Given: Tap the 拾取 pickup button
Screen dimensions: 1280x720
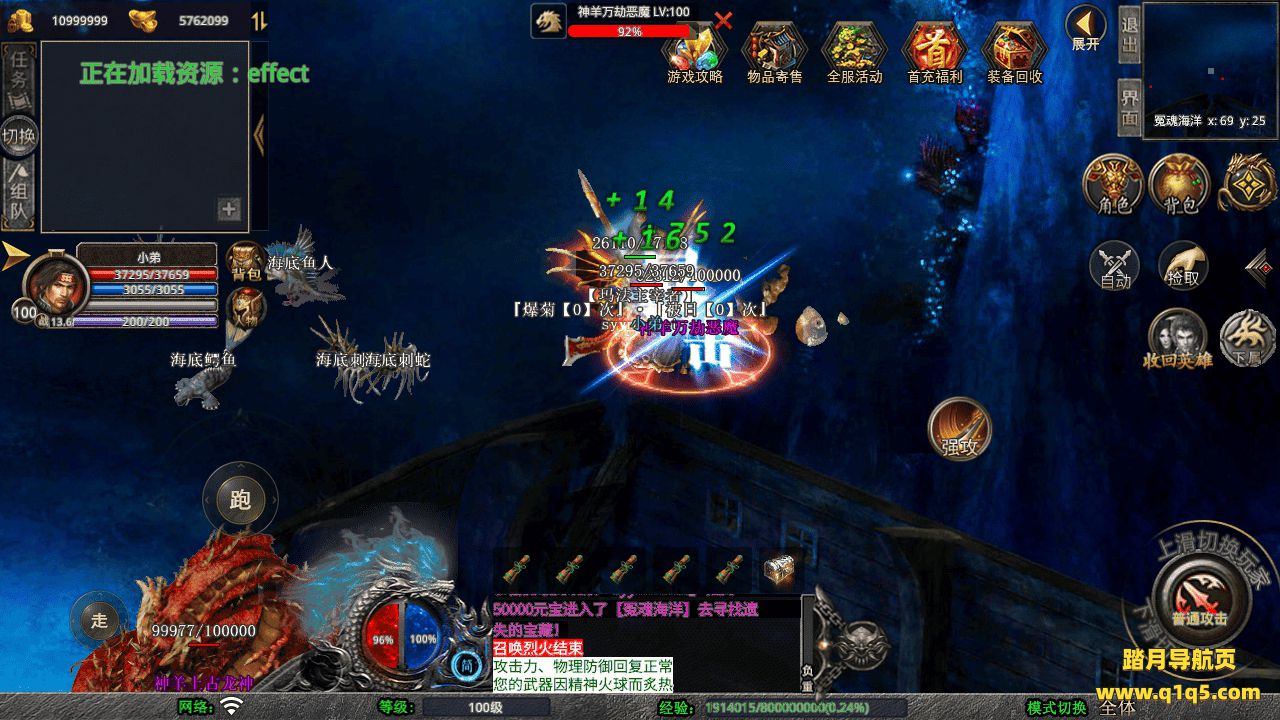Looking at the screenshot, I should (1183, 266).
